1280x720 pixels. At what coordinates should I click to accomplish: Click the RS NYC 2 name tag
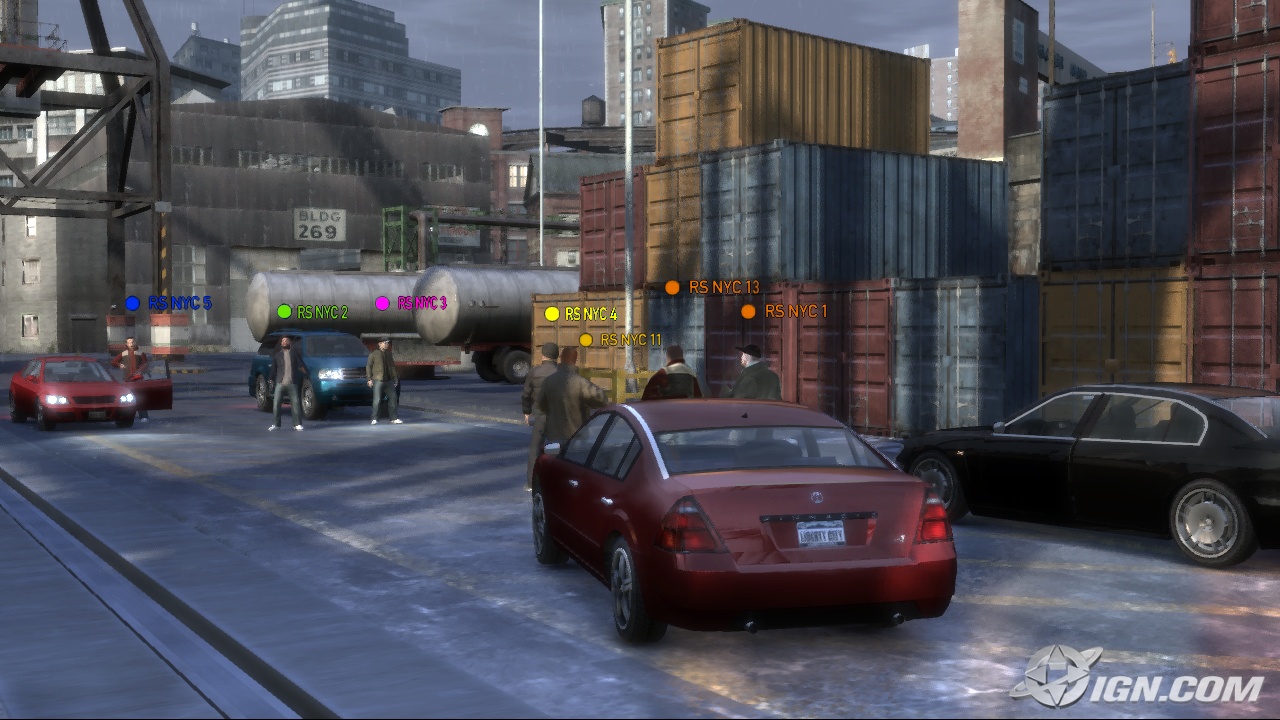(x=313, y=312)
